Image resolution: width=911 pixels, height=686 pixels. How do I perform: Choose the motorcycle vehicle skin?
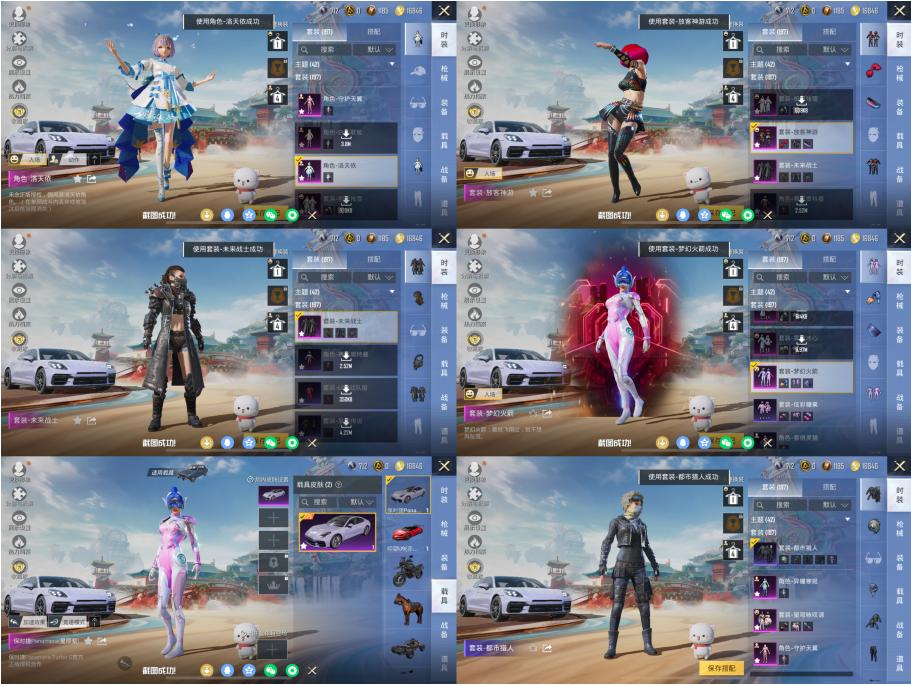(x=407, y=571)
